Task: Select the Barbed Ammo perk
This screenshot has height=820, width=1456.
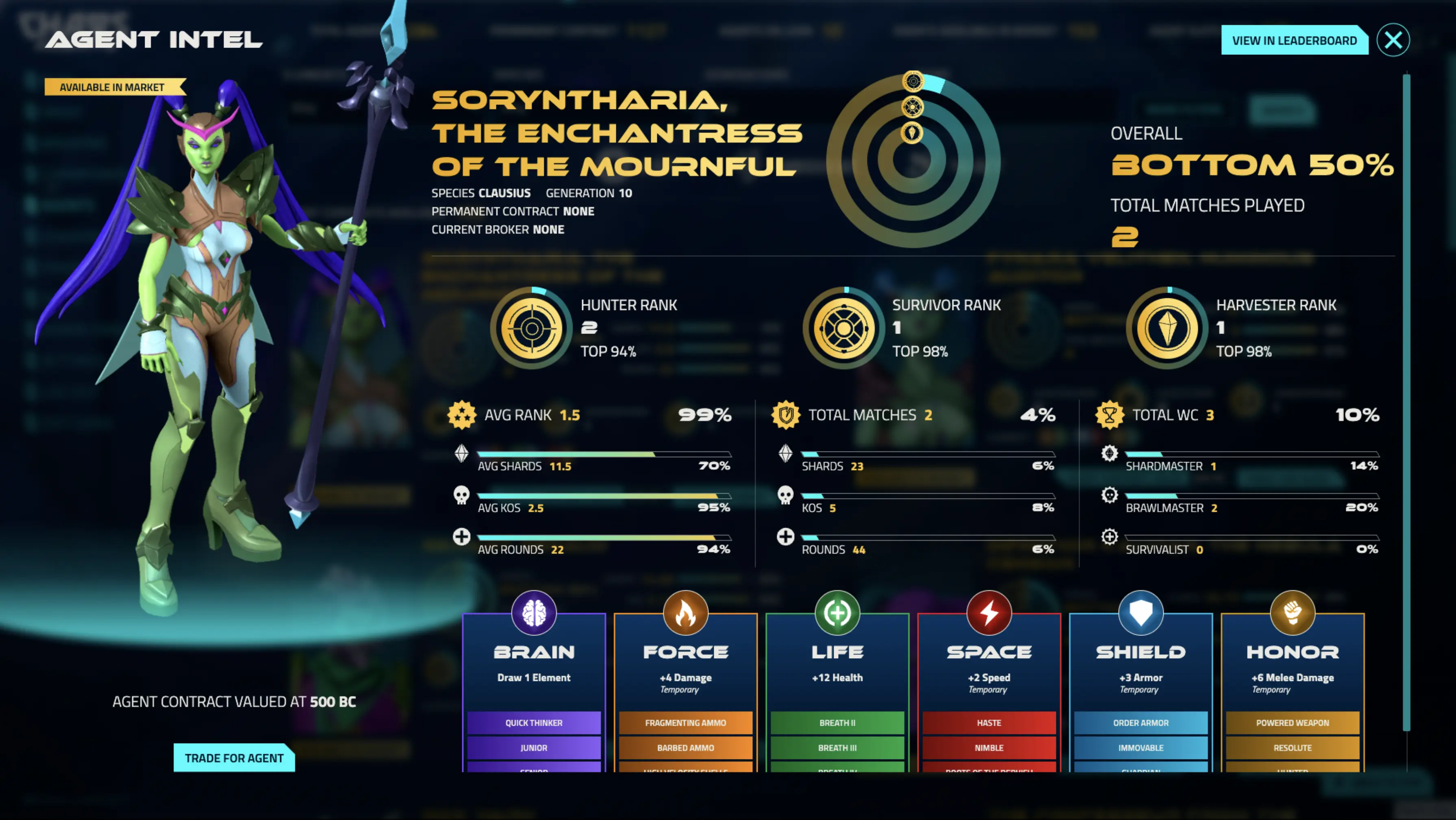Action: point(685,748)
